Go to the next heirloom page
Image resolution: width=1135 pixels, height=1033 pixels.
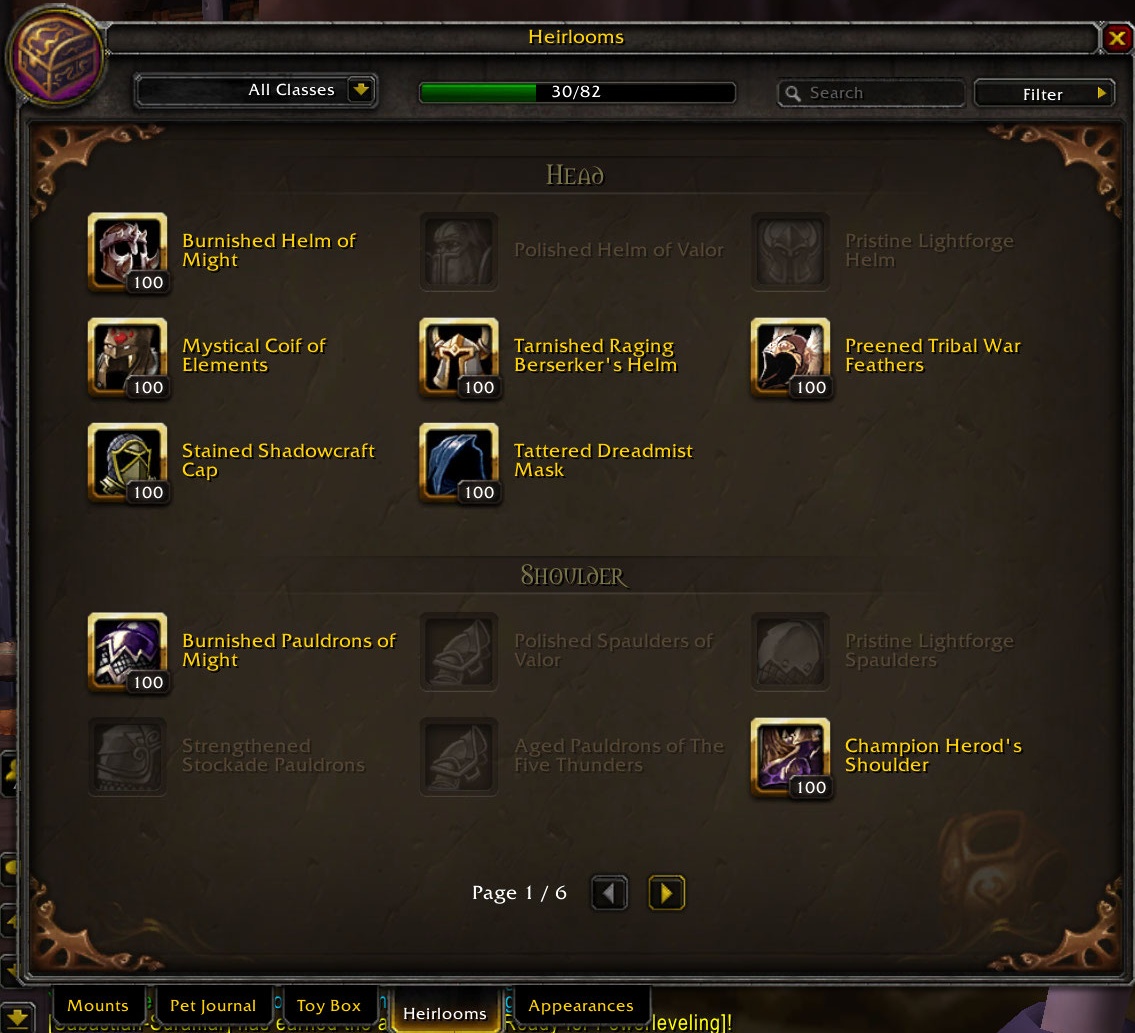click(666, 892)
